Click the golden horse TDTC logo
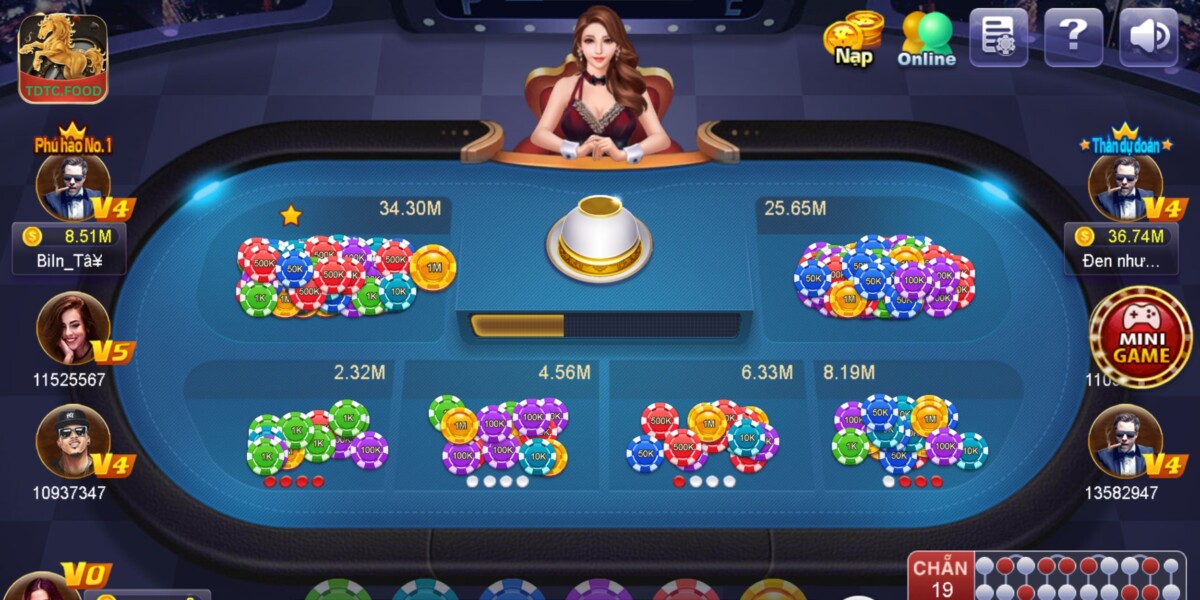The height and width of the screenshot is (600, 1200). (62, 57)
